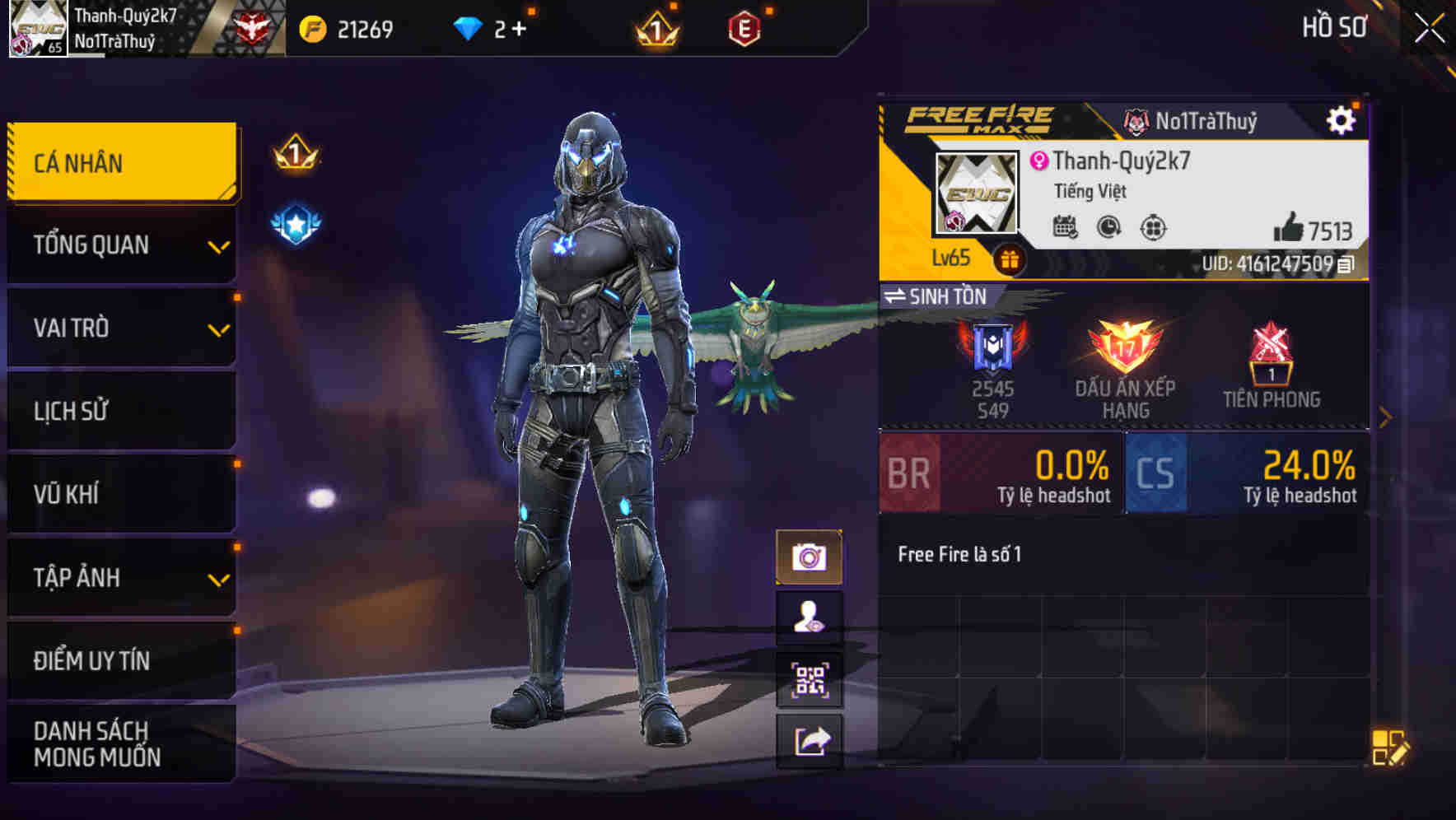Expand the TỔNG QUAN section
The width and height of the screenshot is (1456, 820).
(x=120, y=245)
